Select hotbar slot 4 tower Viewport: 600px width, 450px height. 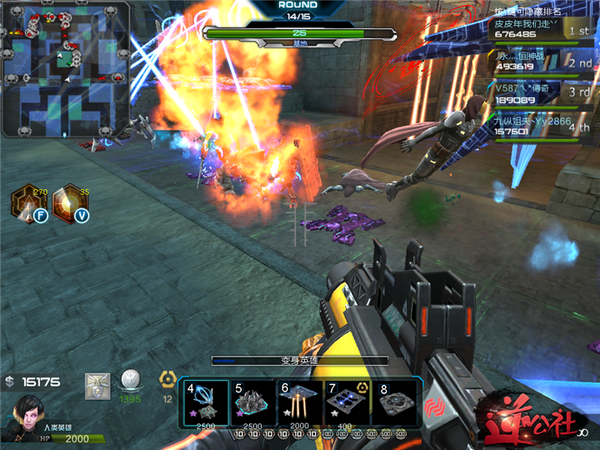tap(205, 401)
